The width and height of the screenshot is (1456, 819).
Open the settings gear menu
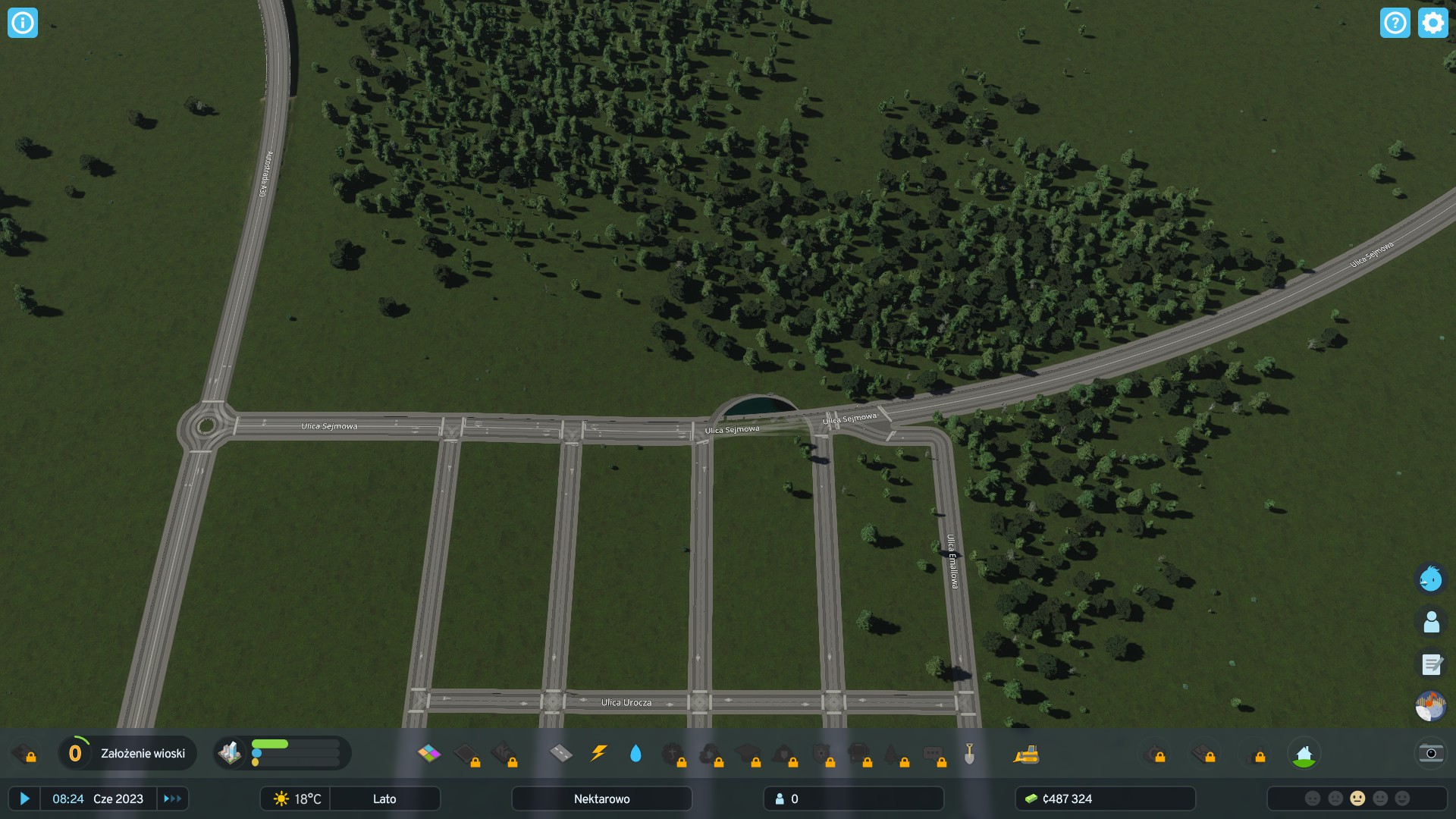1432,23
